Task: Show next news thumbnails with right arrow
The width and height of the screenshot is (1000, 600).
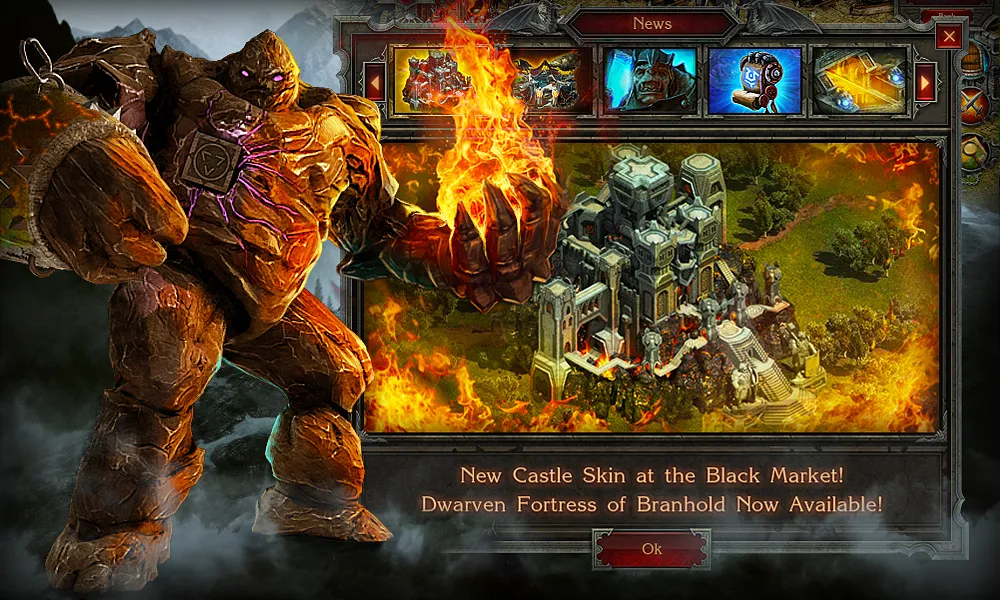Action: point(925,81)
